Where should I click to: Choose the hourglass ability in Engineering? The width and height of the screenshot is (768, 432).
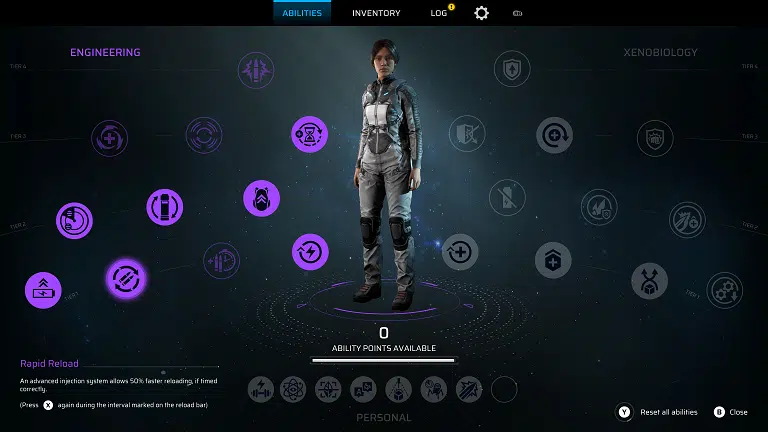(x=310, y=134)
